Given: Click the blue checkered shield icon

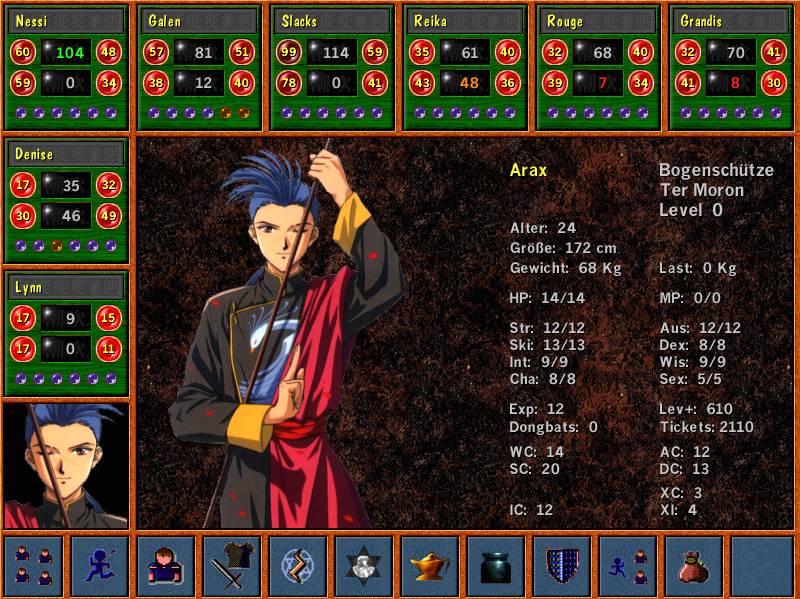Looking at the screenshot, I should click(562, 566).
